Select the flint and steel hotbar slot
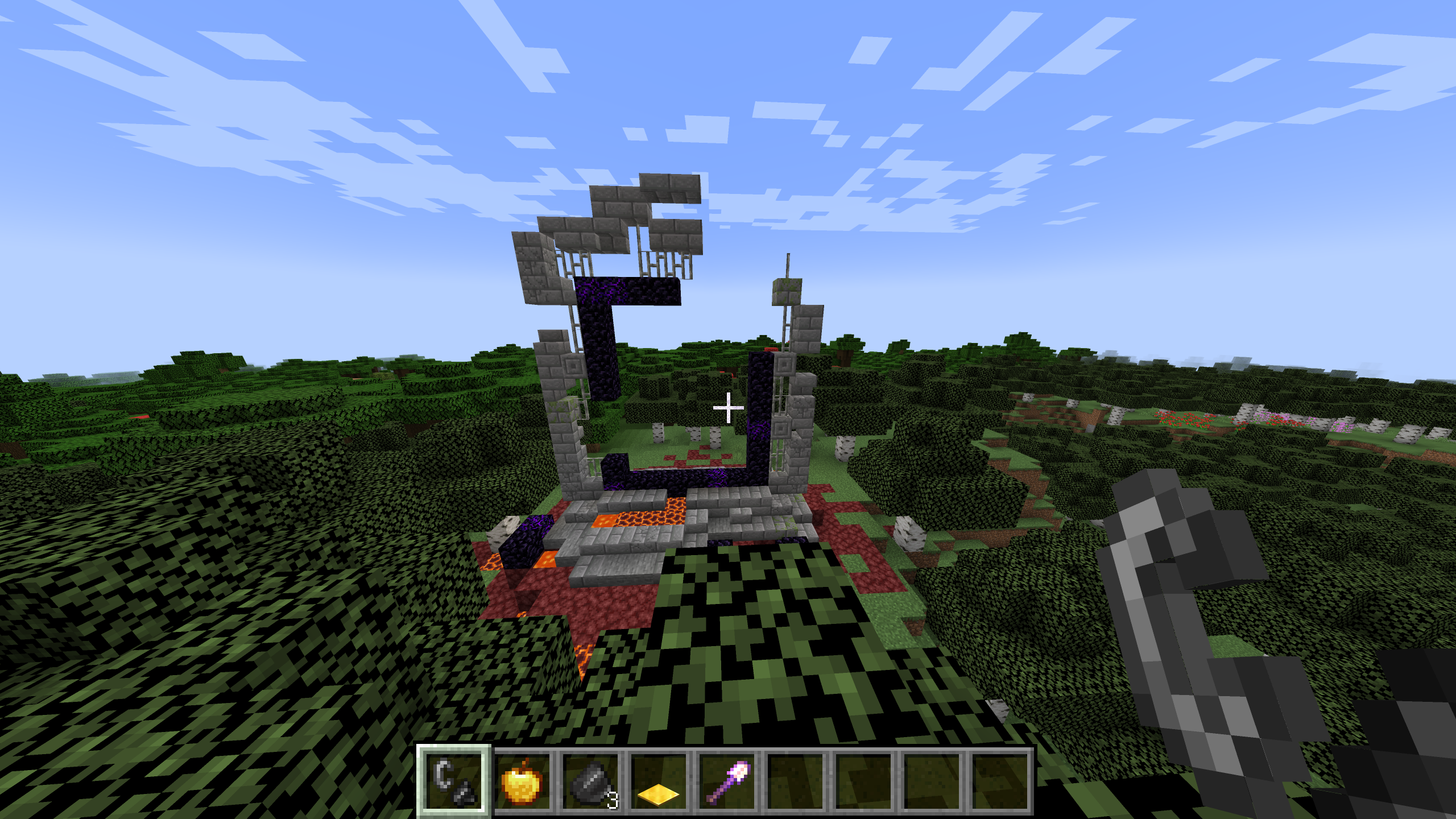The image size is (1456, 819). click(453, 780)
